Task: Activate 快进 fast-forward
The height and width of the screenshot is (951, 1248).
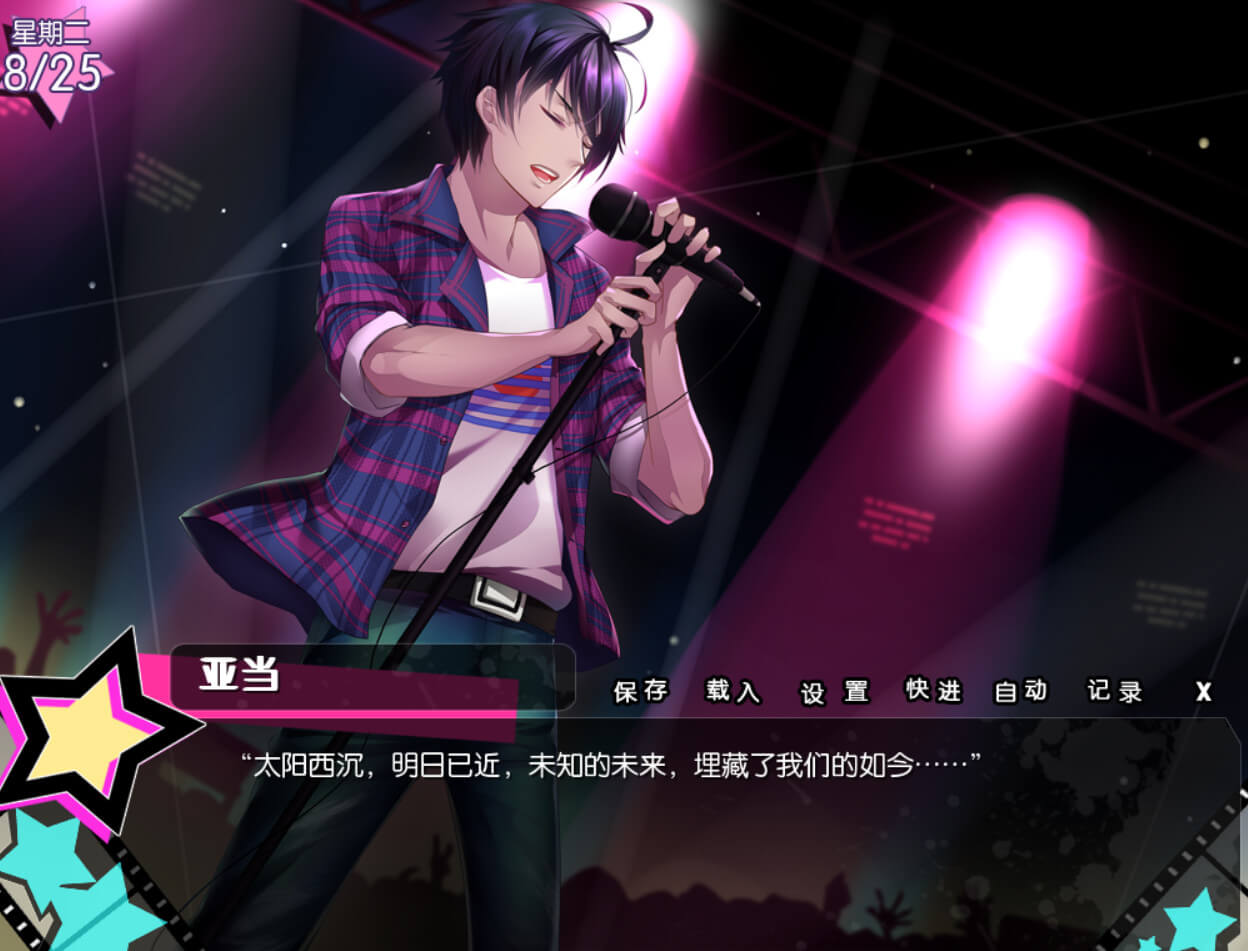Action: 933,690
